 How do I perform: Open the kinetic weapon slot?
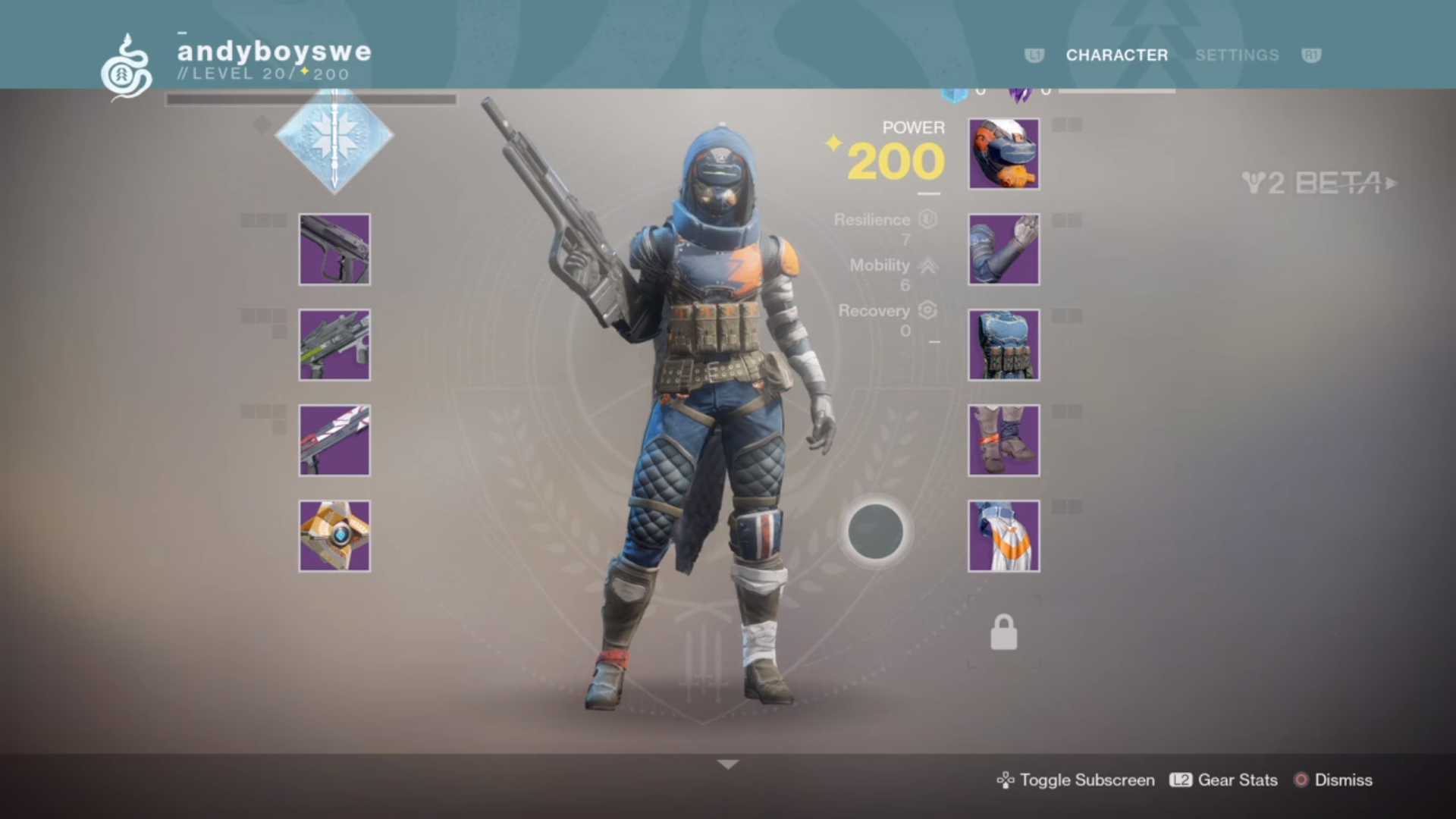click(x=334, y=250)
